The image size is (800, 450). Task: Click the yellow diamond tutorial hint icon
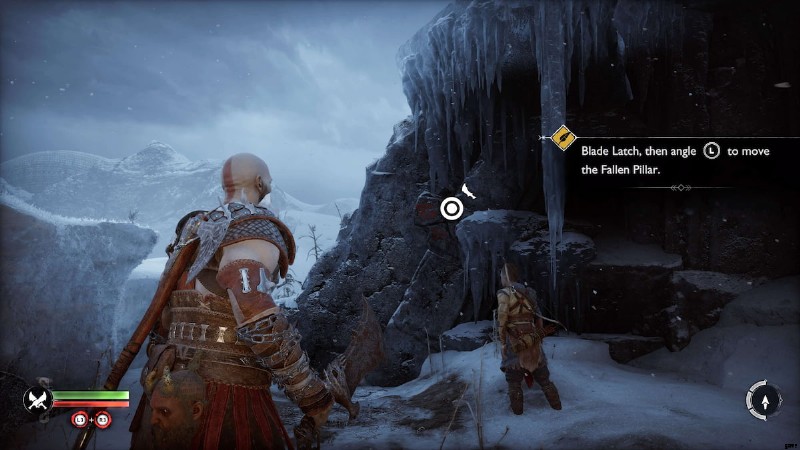pyautogui.click(x=563, y=136)
